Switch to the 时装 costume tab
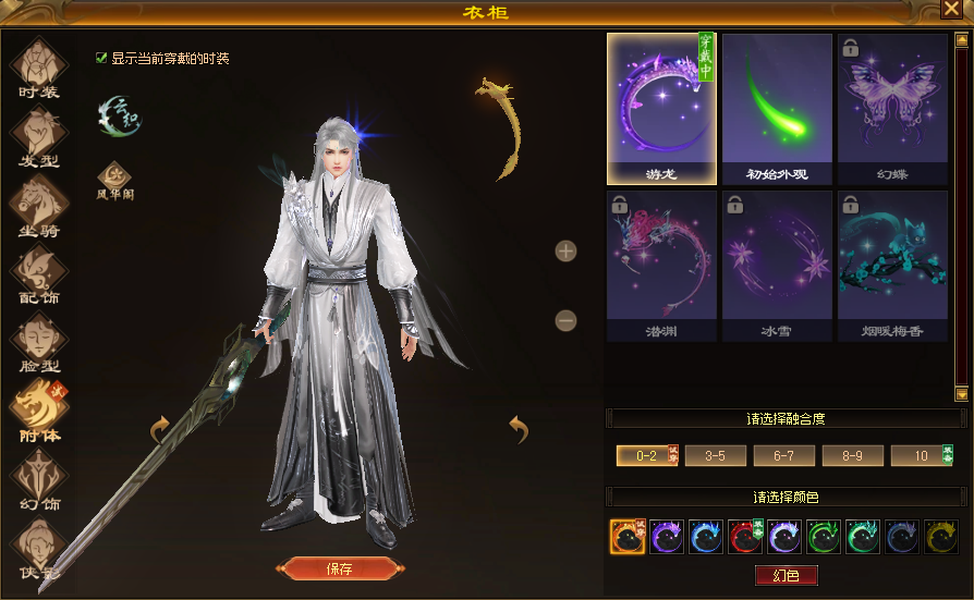This screenshot has height=600, width=974. [x=39, y=68]
